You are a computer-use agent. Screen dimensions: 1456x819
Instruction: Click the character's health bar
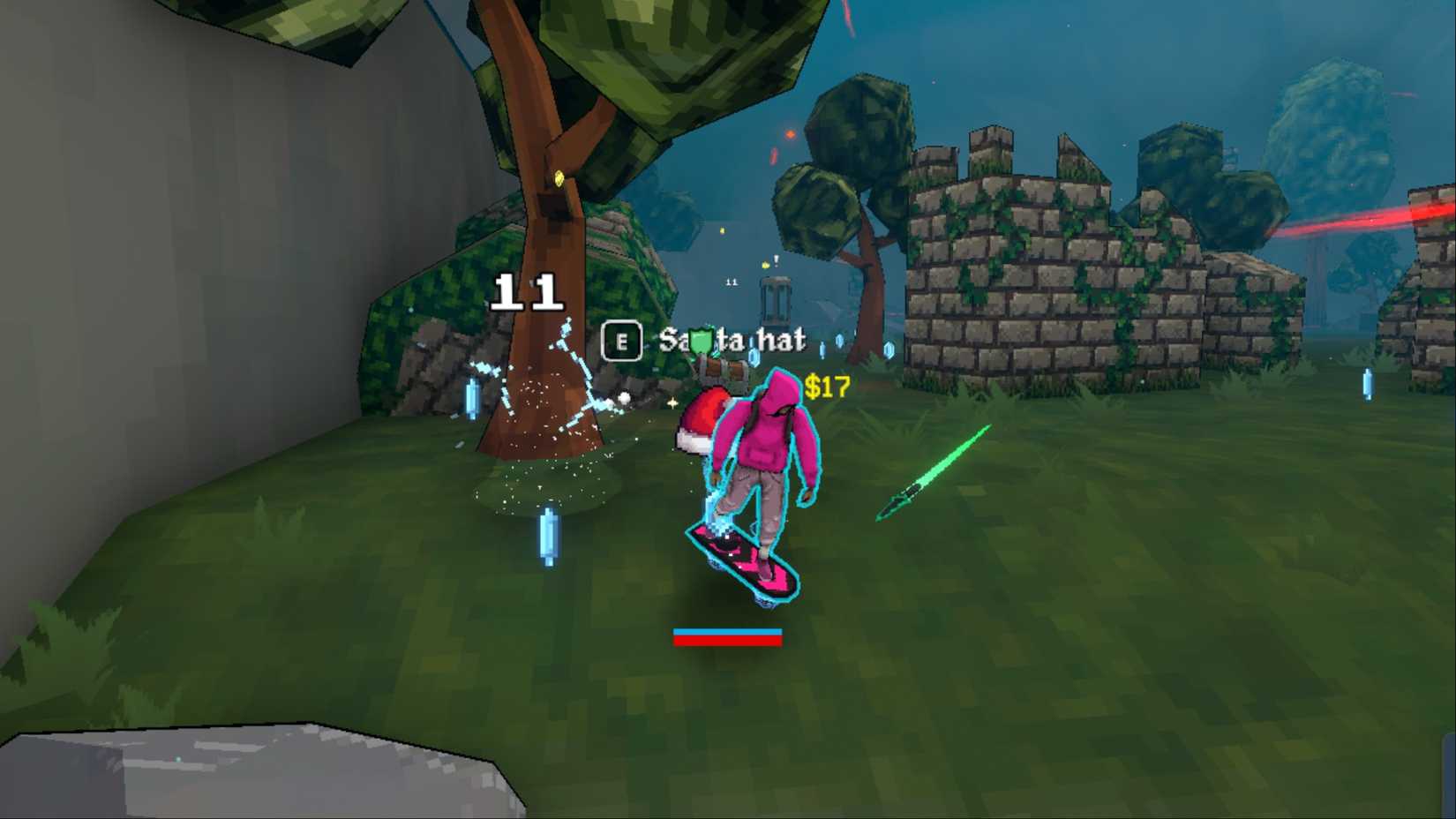tap(727, 643)
